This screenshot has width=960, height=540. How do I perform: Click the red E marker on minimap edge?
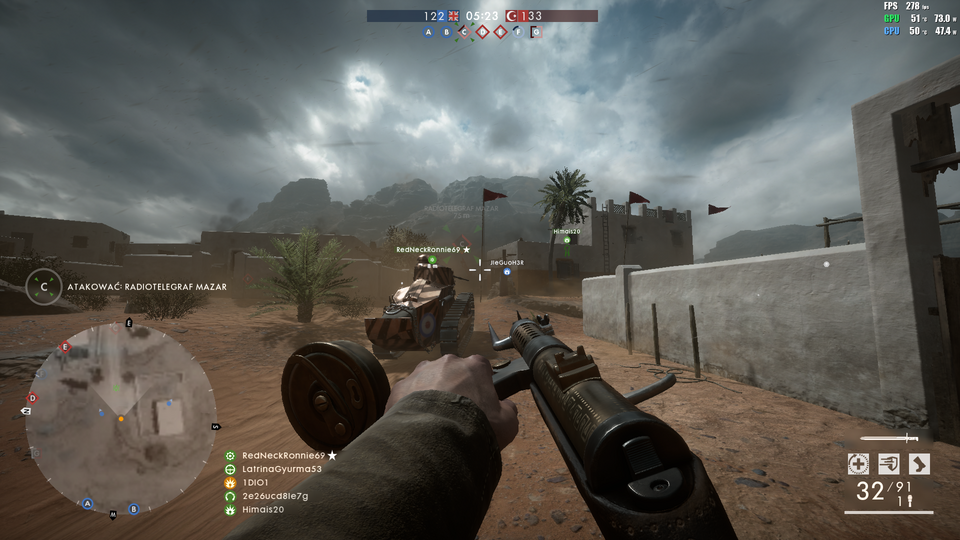(65, 348)
